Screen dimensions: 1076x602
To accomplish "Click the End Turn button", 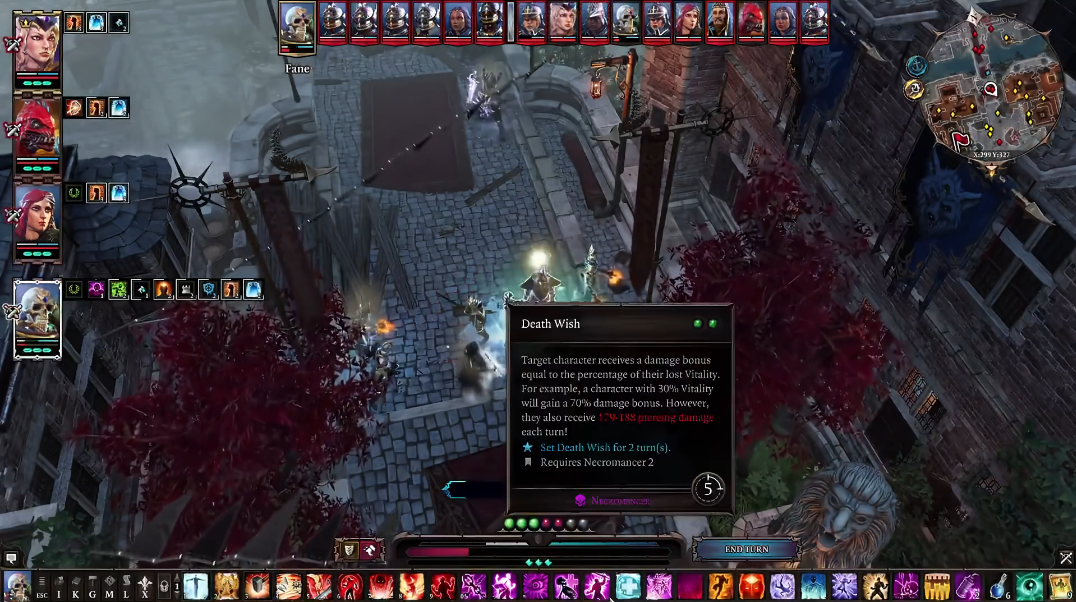I will (746, 549).
